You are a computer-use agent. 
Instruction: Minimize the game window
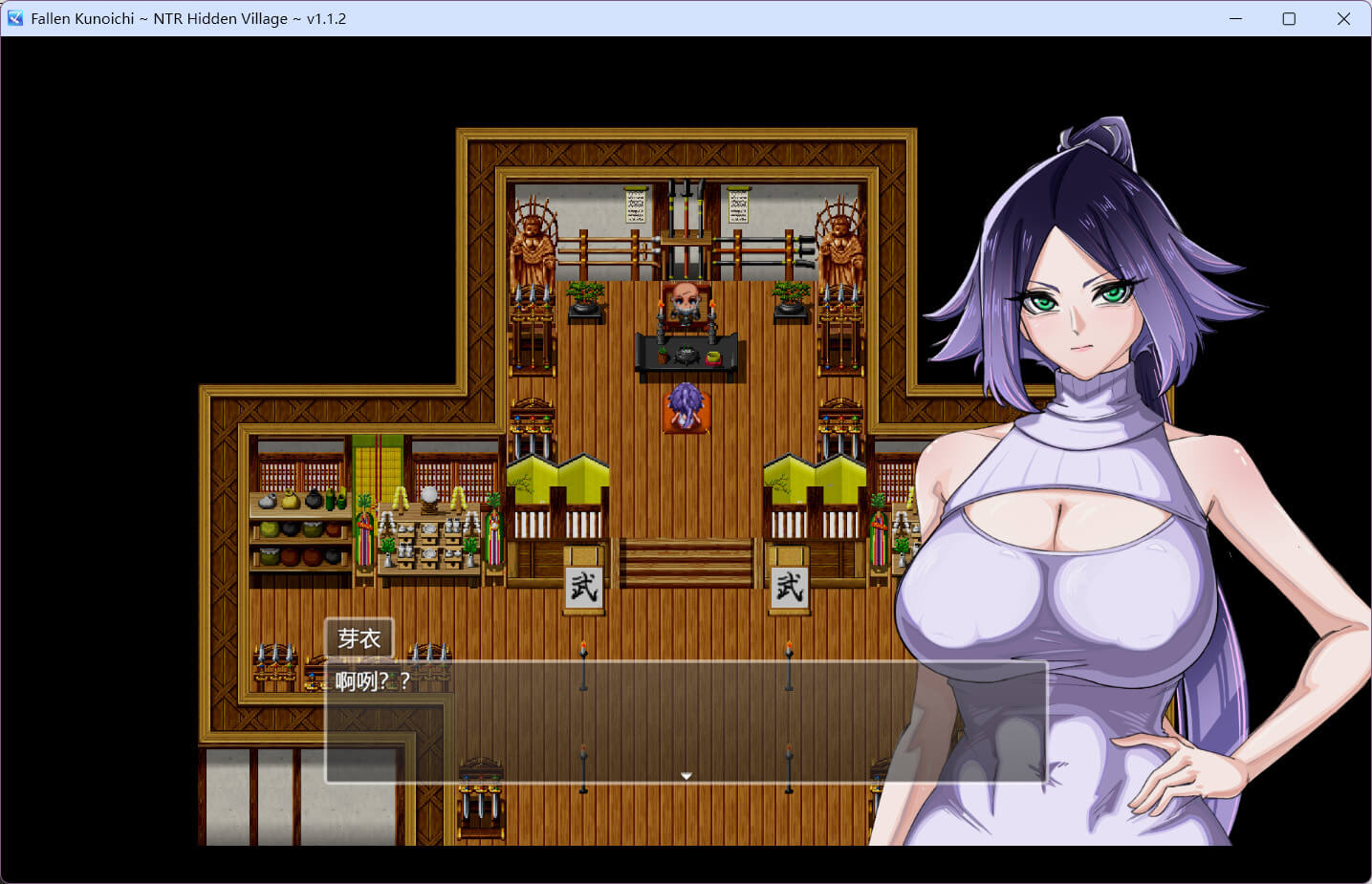(1235, 18)
